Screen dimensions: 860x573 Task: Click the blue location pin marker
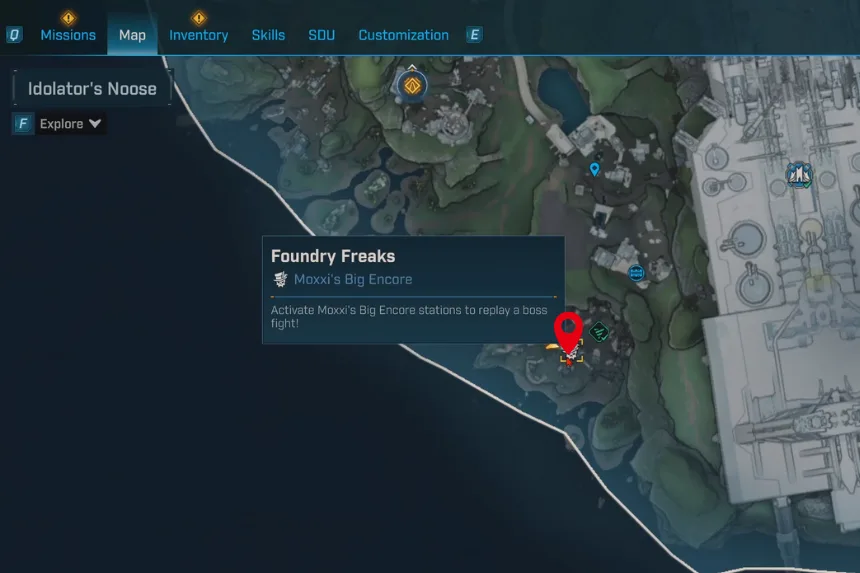(x=595, y=169)
